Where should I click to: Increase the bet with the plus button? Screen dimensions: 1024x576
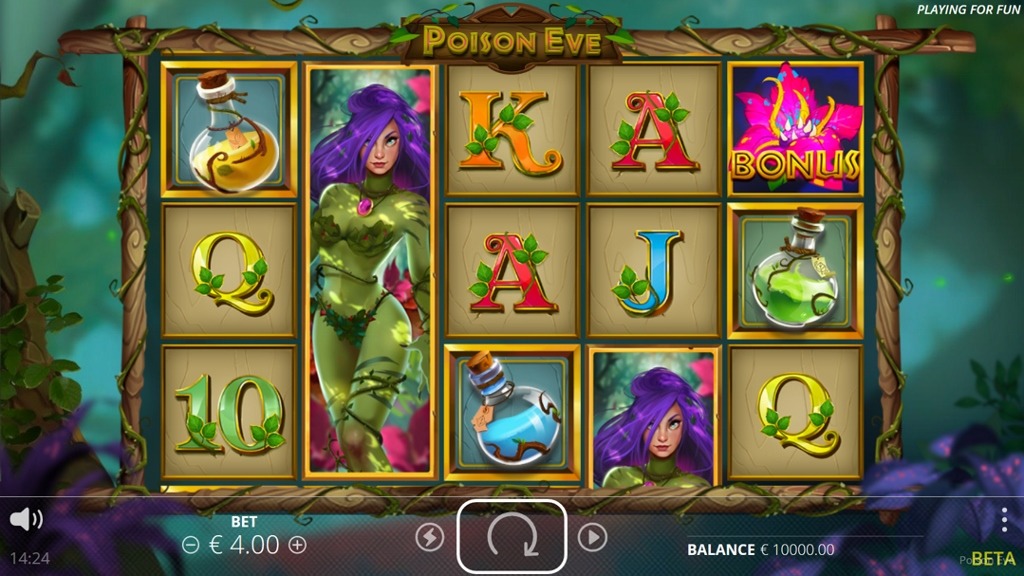[x=297, y=545]
